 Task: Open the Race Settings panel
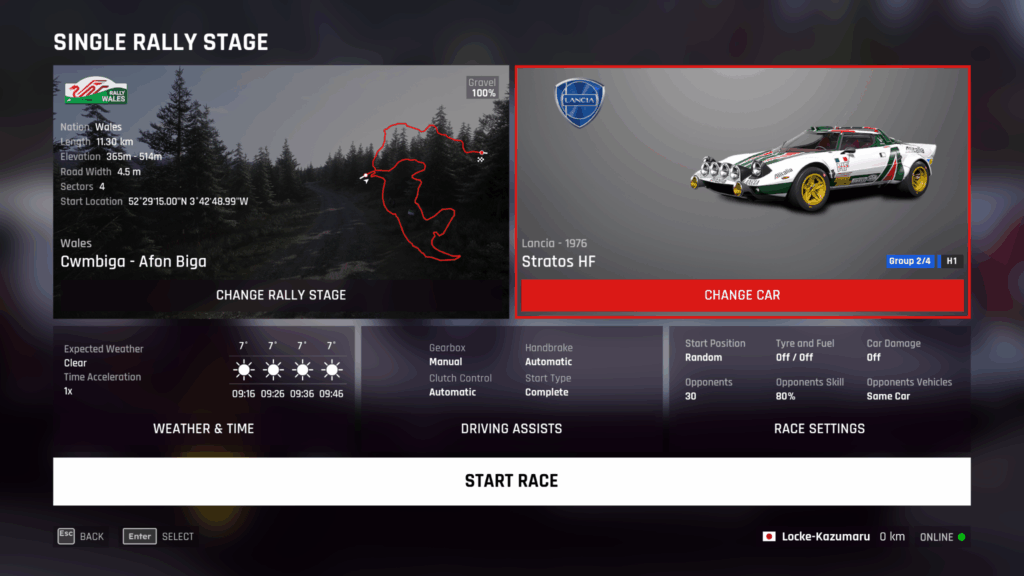[x=819, y=428]
